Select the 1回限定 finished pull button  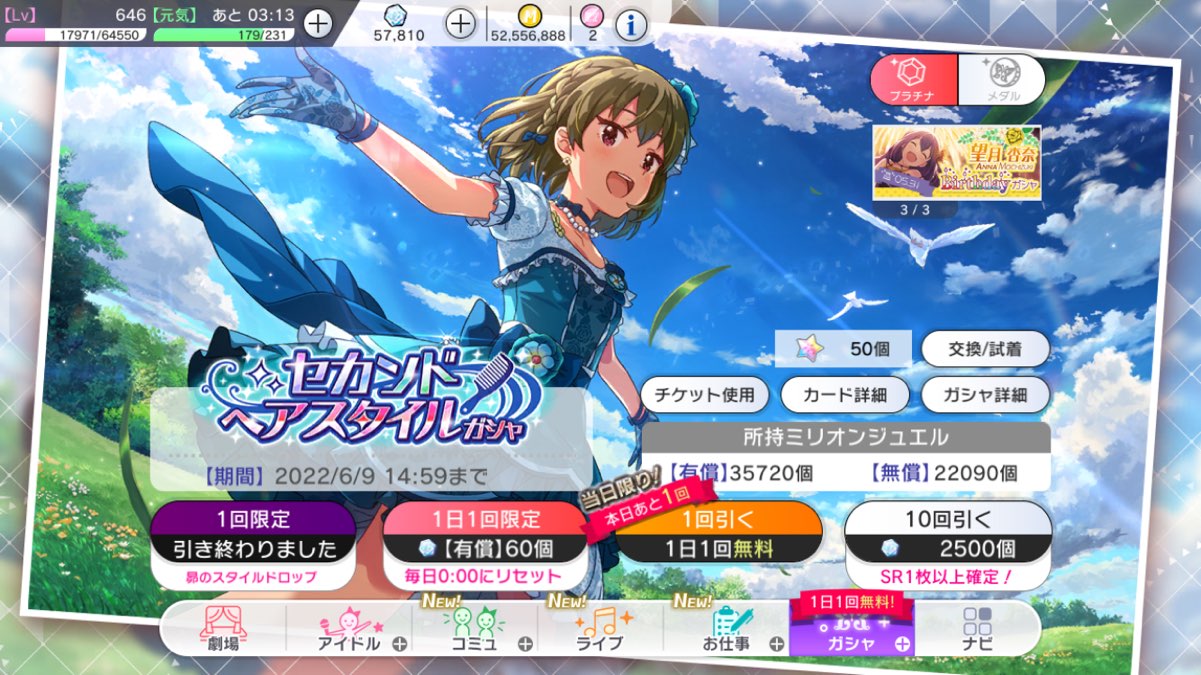[x=253, y=545]
